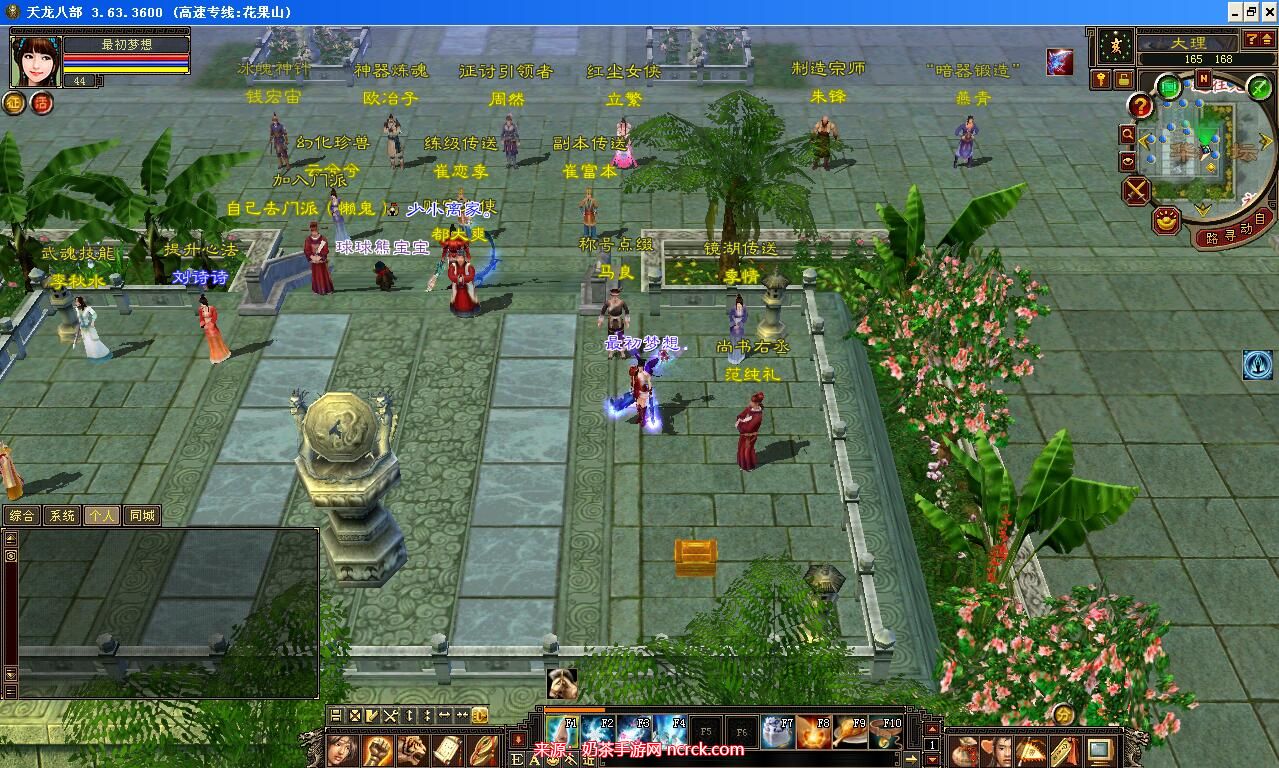Screen dimensions: 1279x768
Task: Open the gold 征 round button
Action: (14, 102)
